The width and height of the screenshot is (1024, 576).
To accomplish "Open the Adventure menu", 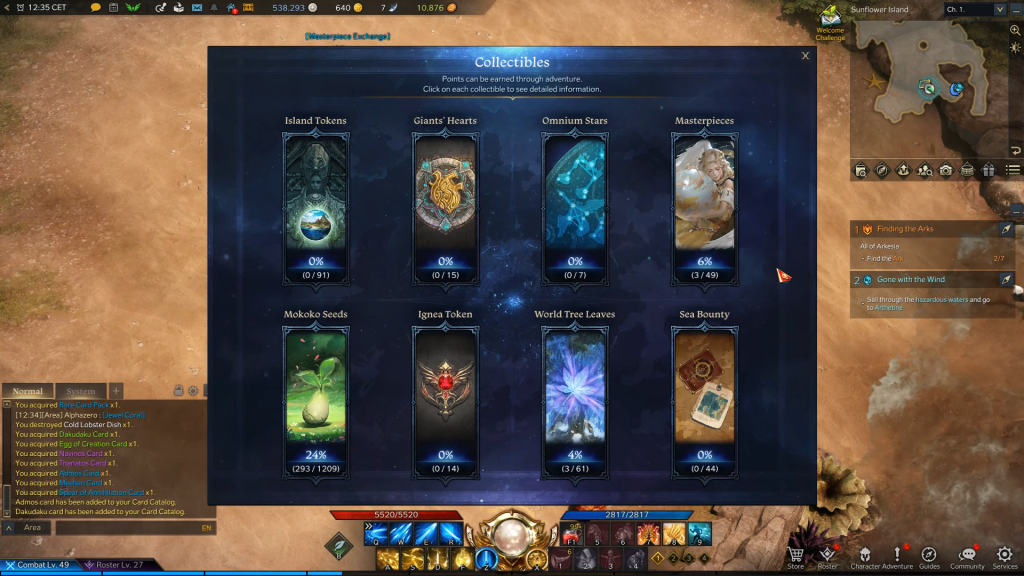I will click(897, 557).
